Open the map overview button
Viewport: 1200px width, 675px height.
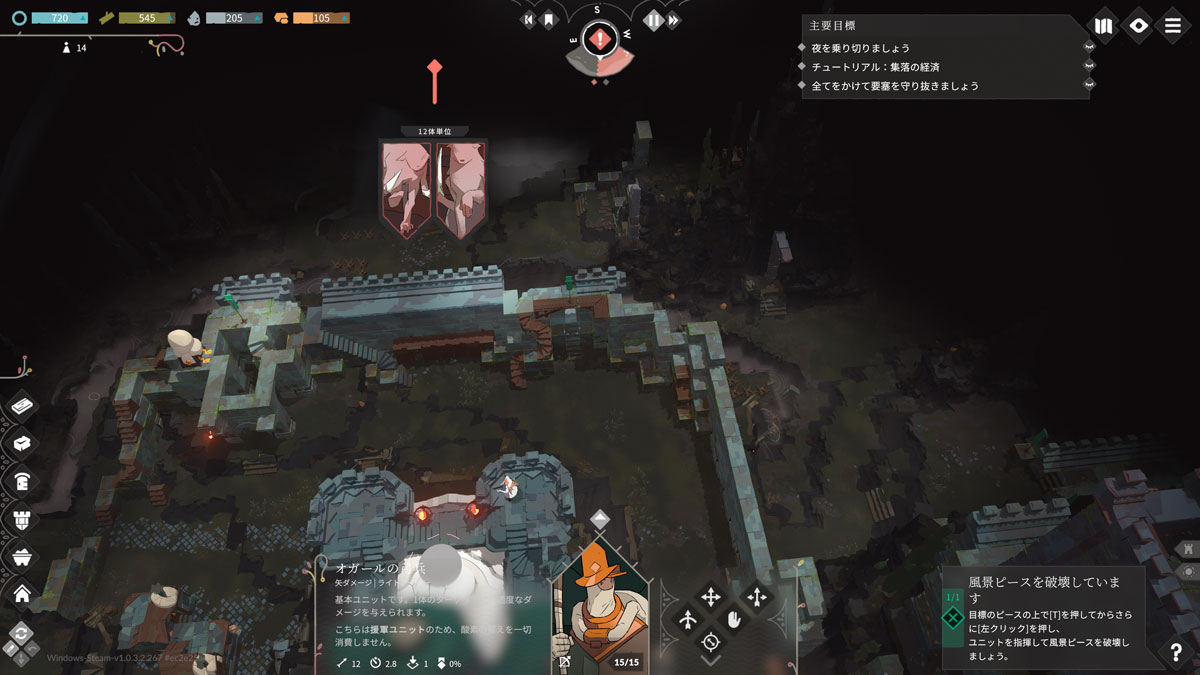[1103, 25]
